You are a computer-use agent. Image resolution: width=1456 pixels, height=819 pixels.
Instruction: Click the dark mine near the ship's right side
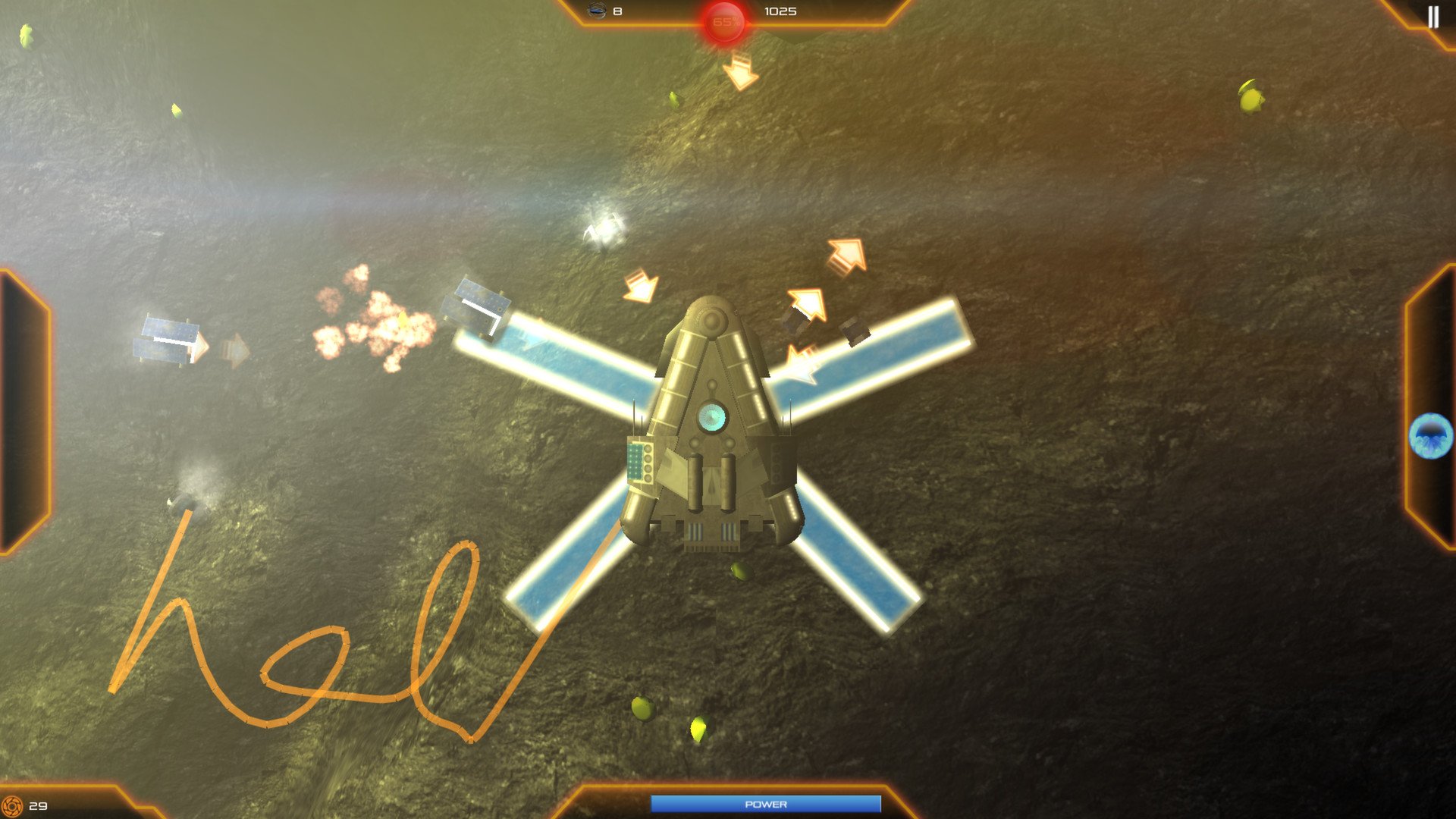pos(856,334)
